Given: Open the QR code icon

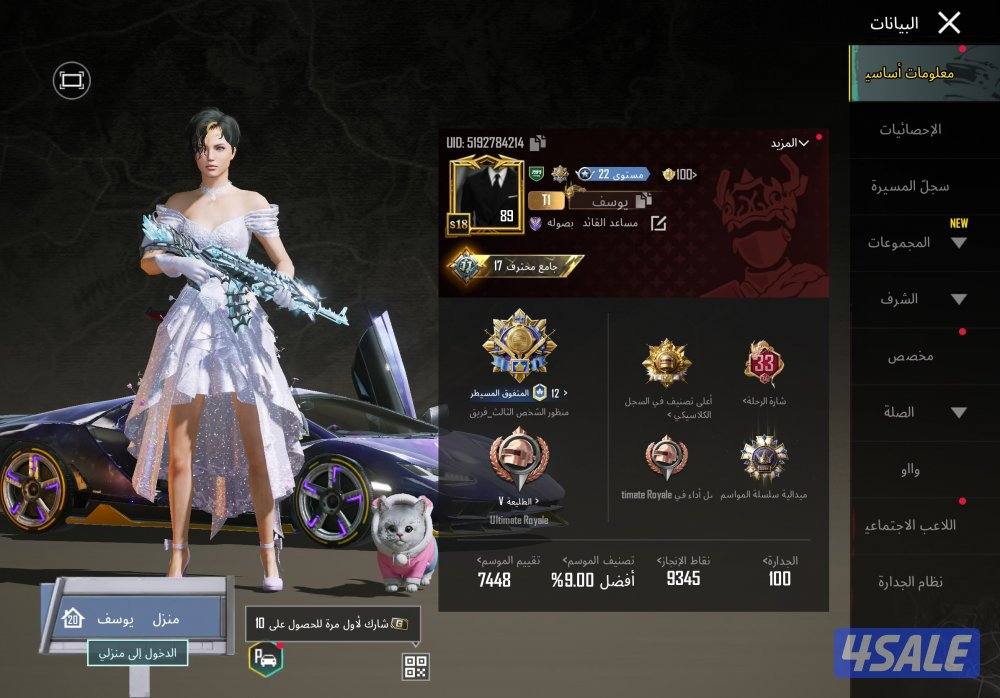Looking at the screenshot, I should [x=415, y=666].
